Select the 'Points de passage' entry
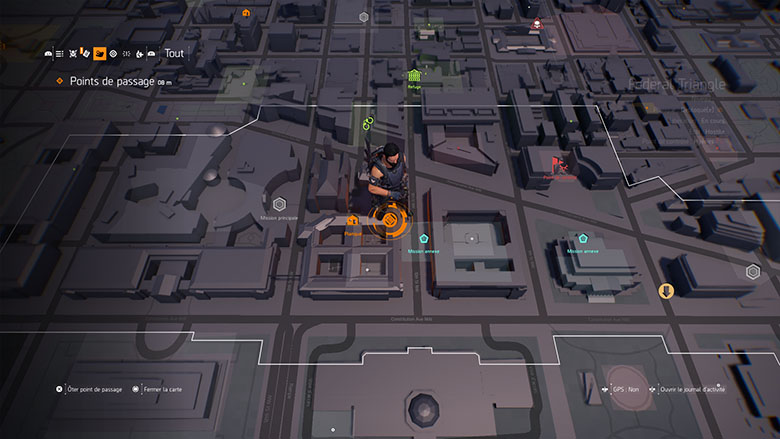 (111, 81)
